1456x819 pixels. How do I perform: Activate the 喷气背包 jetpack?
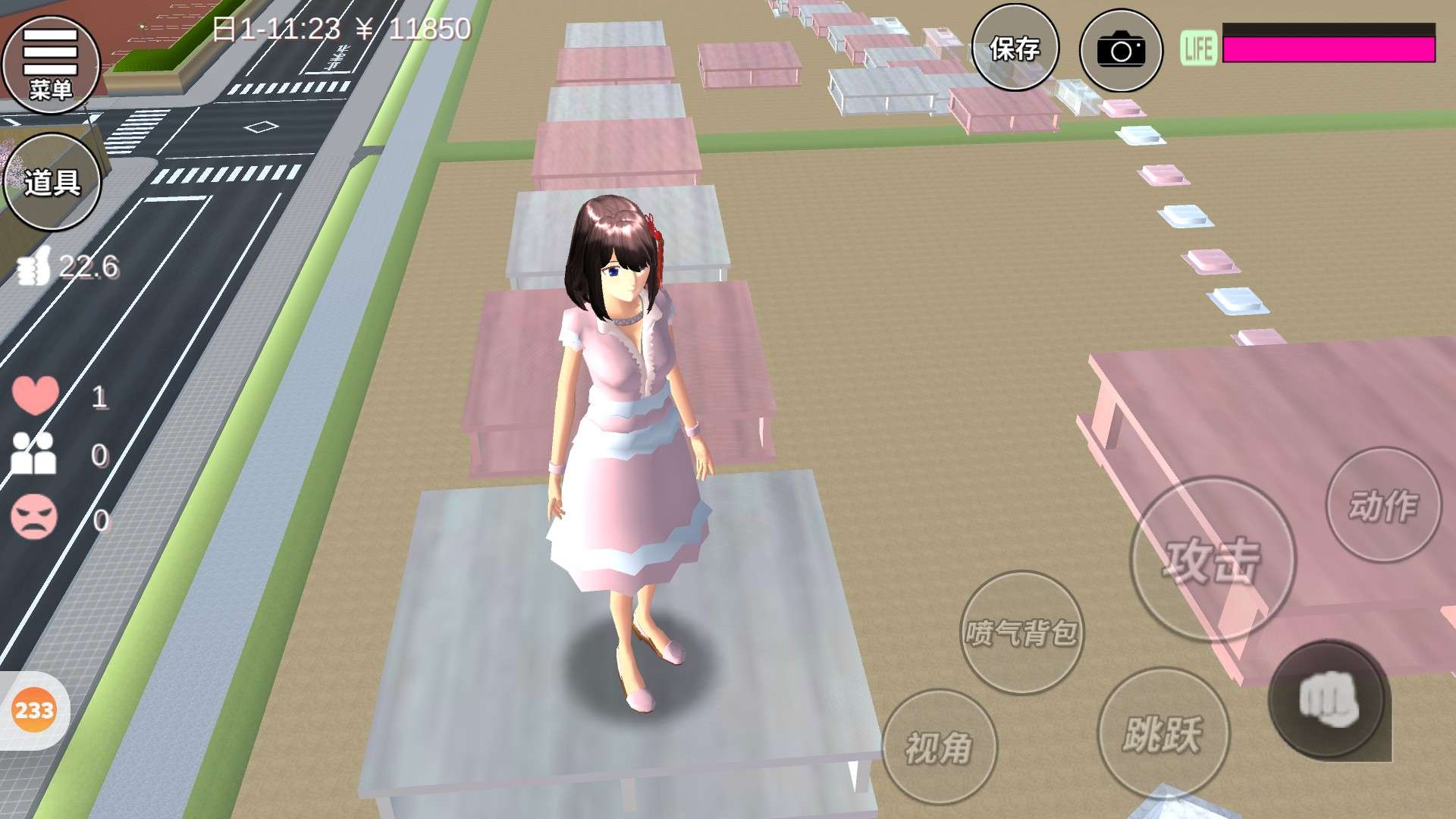[1021, 632]
